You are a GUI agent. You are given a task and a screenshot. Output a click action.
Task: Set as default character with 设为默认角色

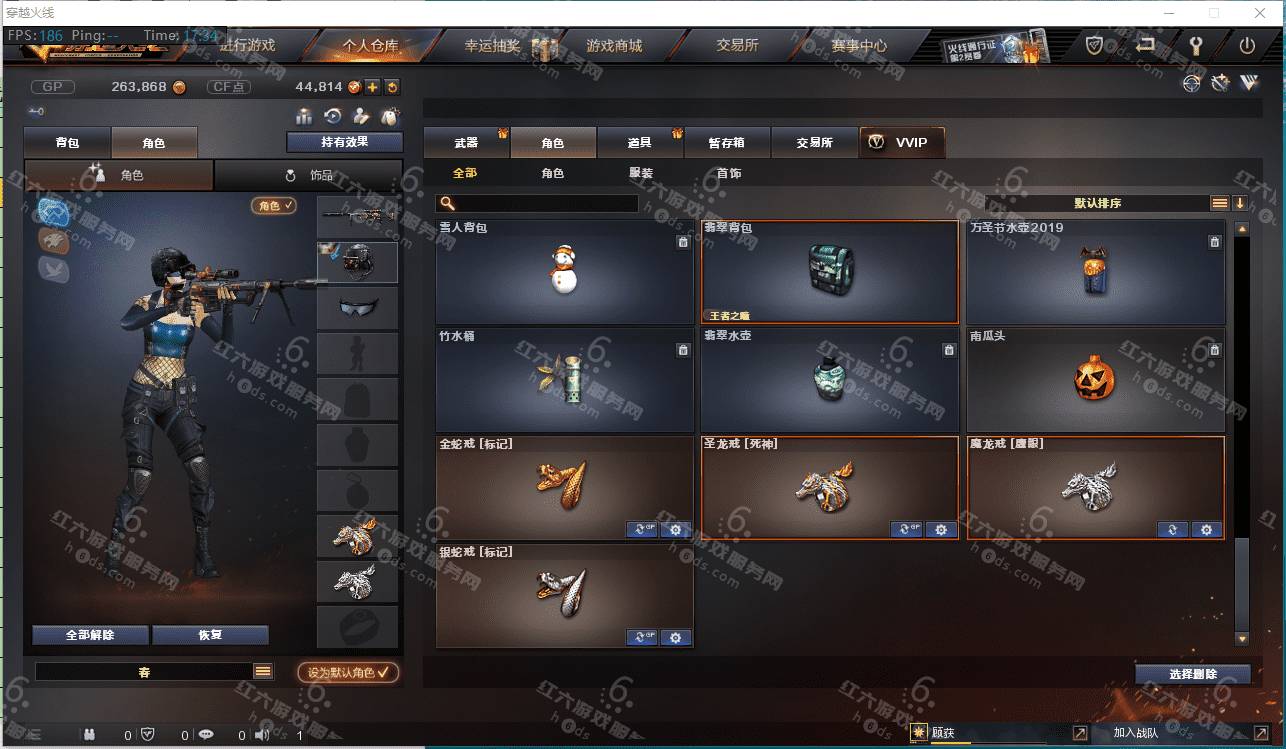(348, 673)
